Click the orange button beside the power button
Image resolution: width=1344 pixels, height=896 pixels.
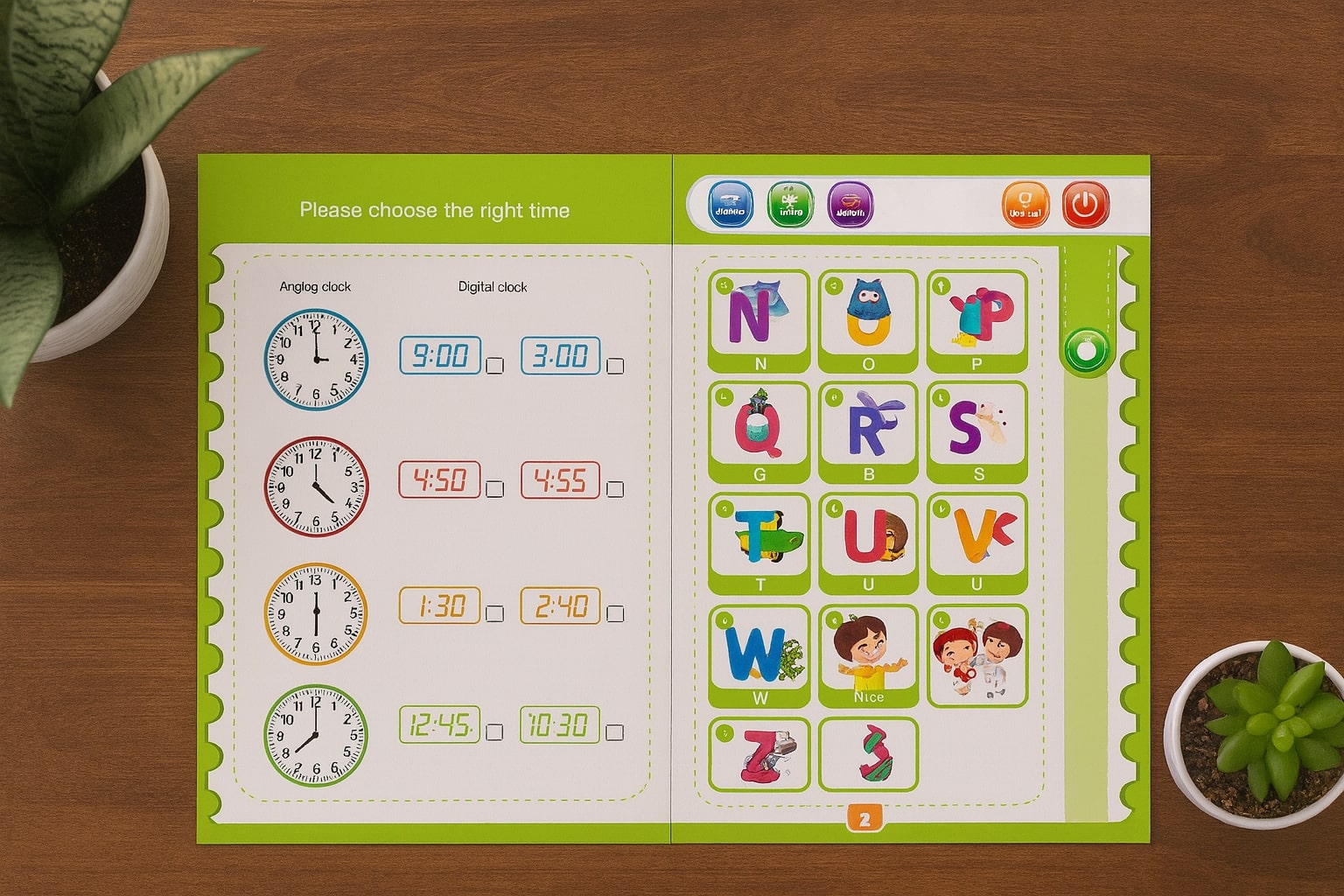(1025, 206)
